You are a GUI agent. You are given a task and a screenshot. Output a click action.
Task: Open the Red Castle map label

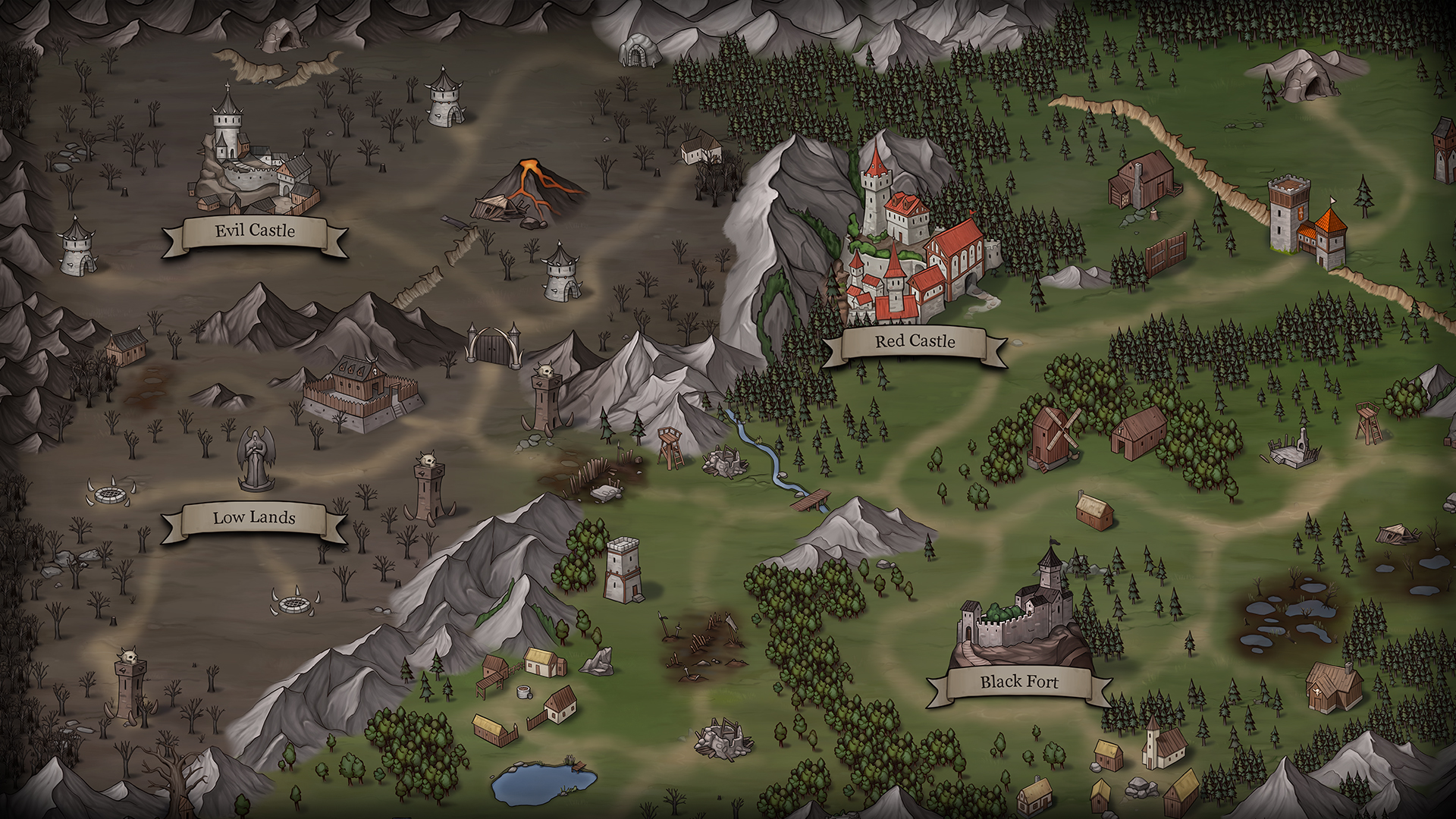[x=915, y=342]
